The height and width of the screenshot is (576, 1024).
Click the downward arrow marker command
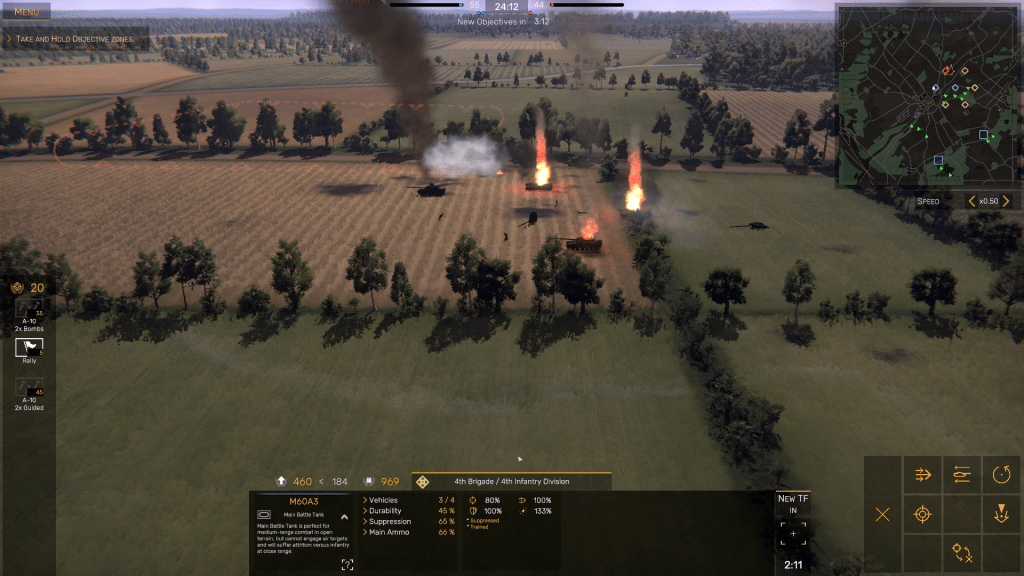(1001, 514)
